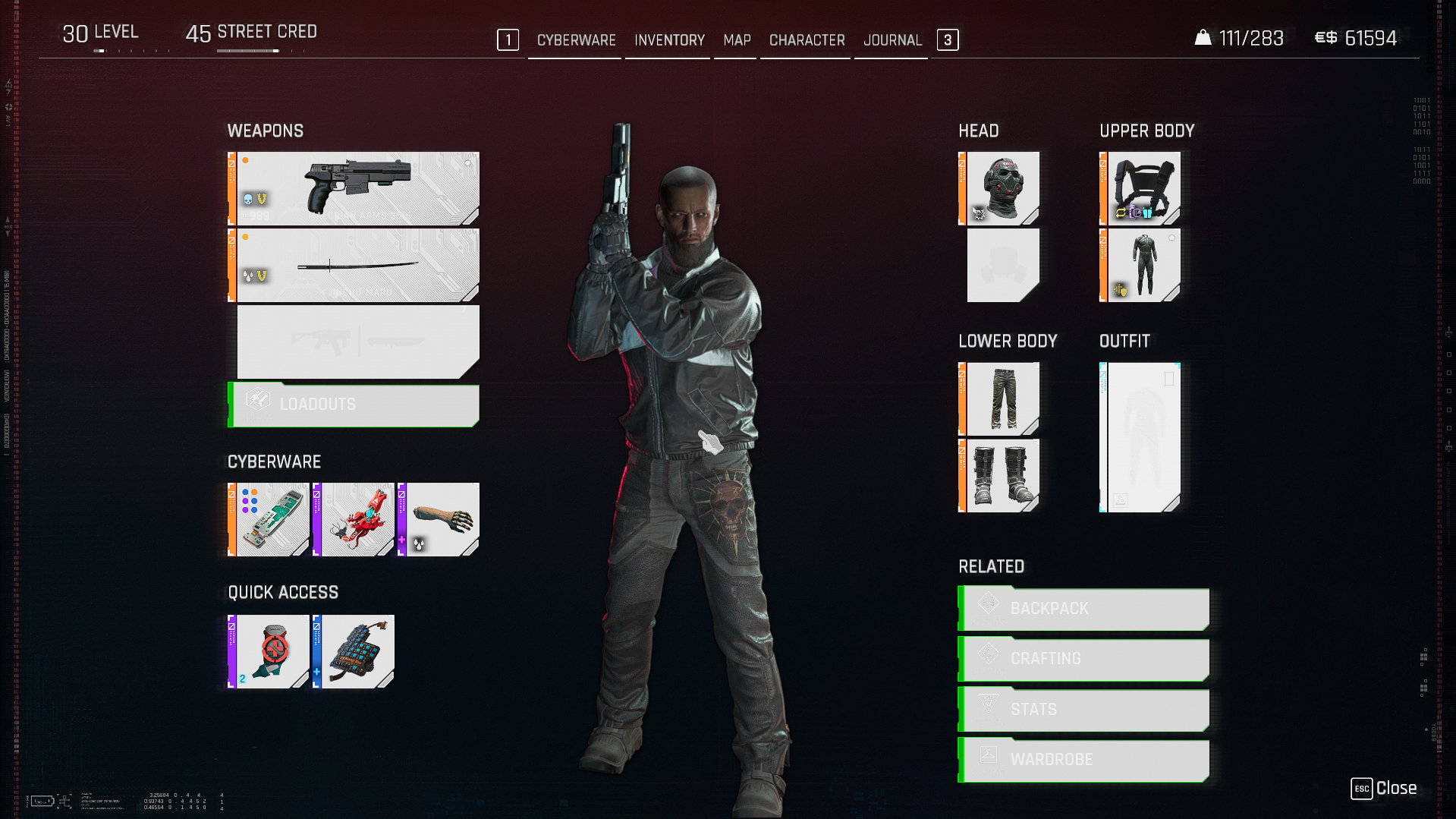Select the mask in the Head slot
Image resolution: width=1456 pixels, height=819 pixels.
point(1000,188)
